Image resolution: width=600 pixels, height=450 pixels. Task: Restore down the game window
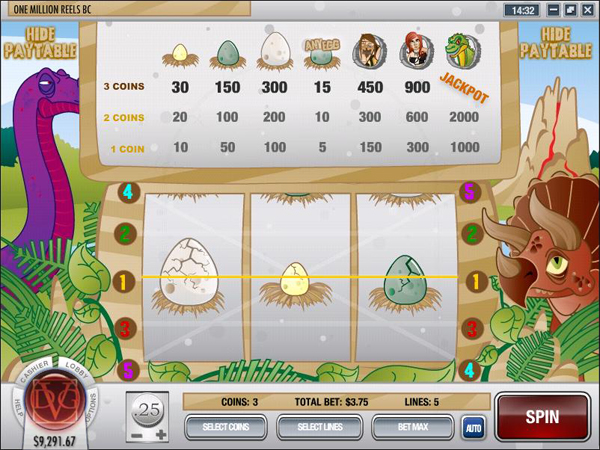point(569,9)
